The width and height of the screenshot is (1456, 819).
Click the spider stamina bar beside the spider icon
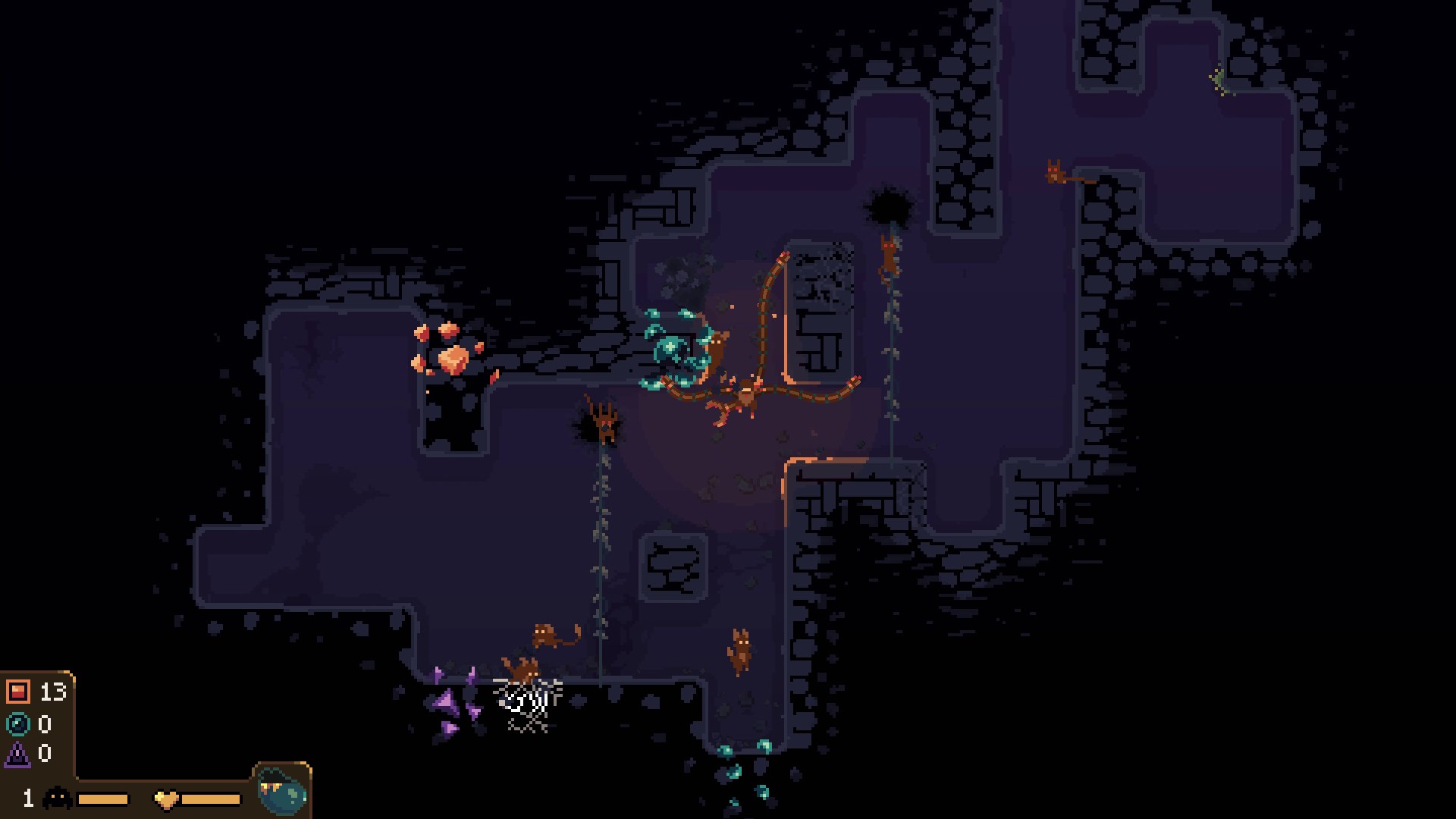102,798
